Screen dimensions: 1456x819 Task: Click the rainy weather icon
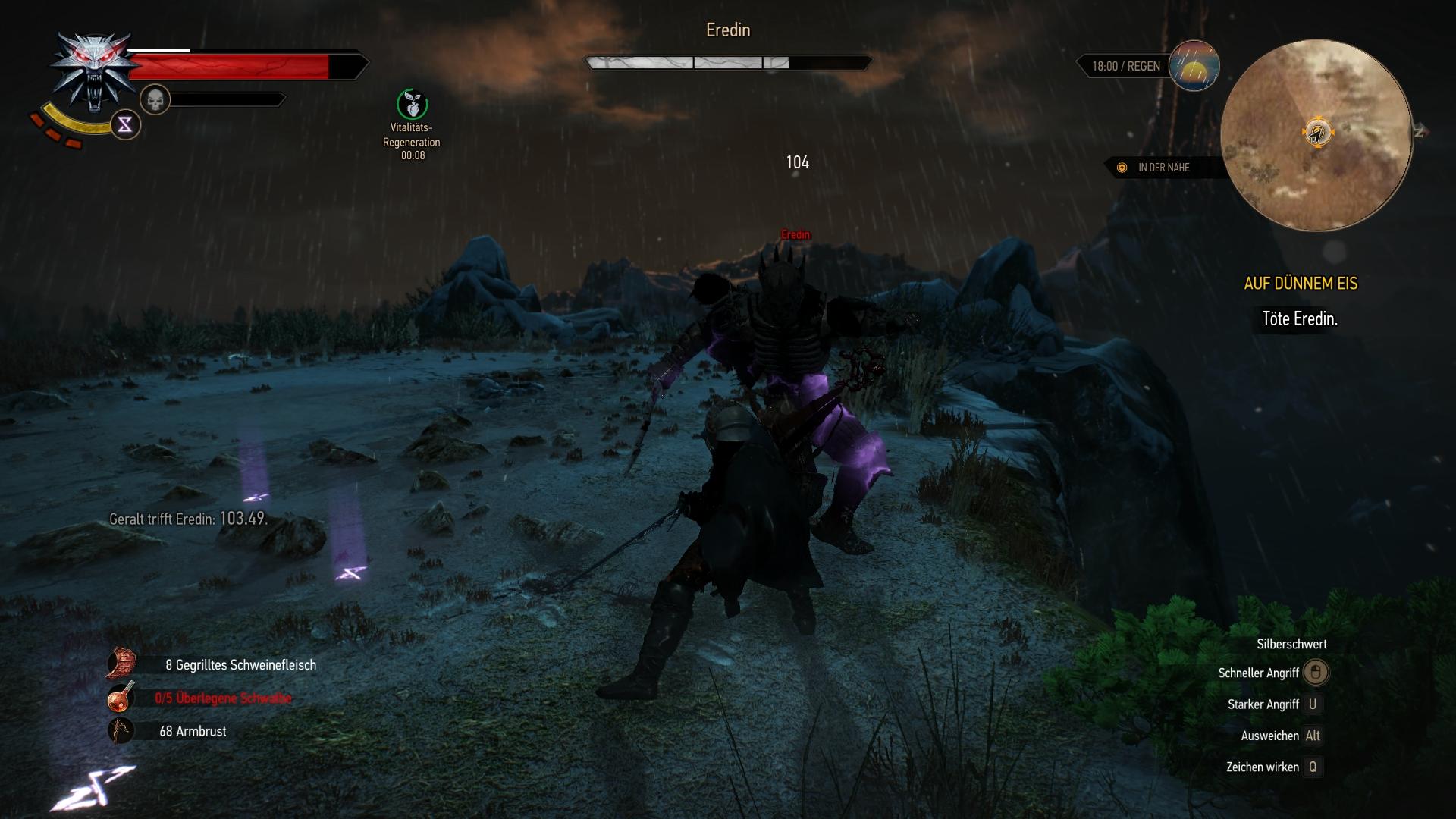pos(1194,66)
